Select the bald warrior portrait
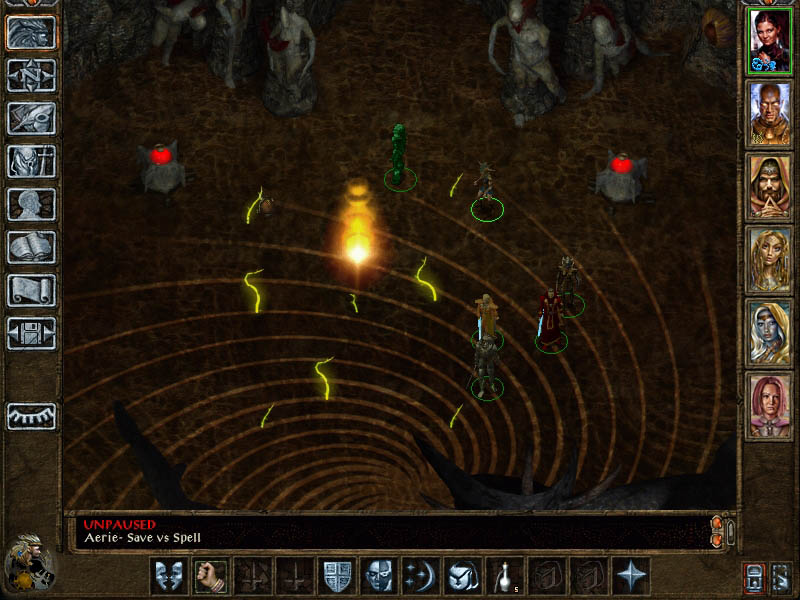The height and width of the screenshot is (600, 800). tap(770, 113)
